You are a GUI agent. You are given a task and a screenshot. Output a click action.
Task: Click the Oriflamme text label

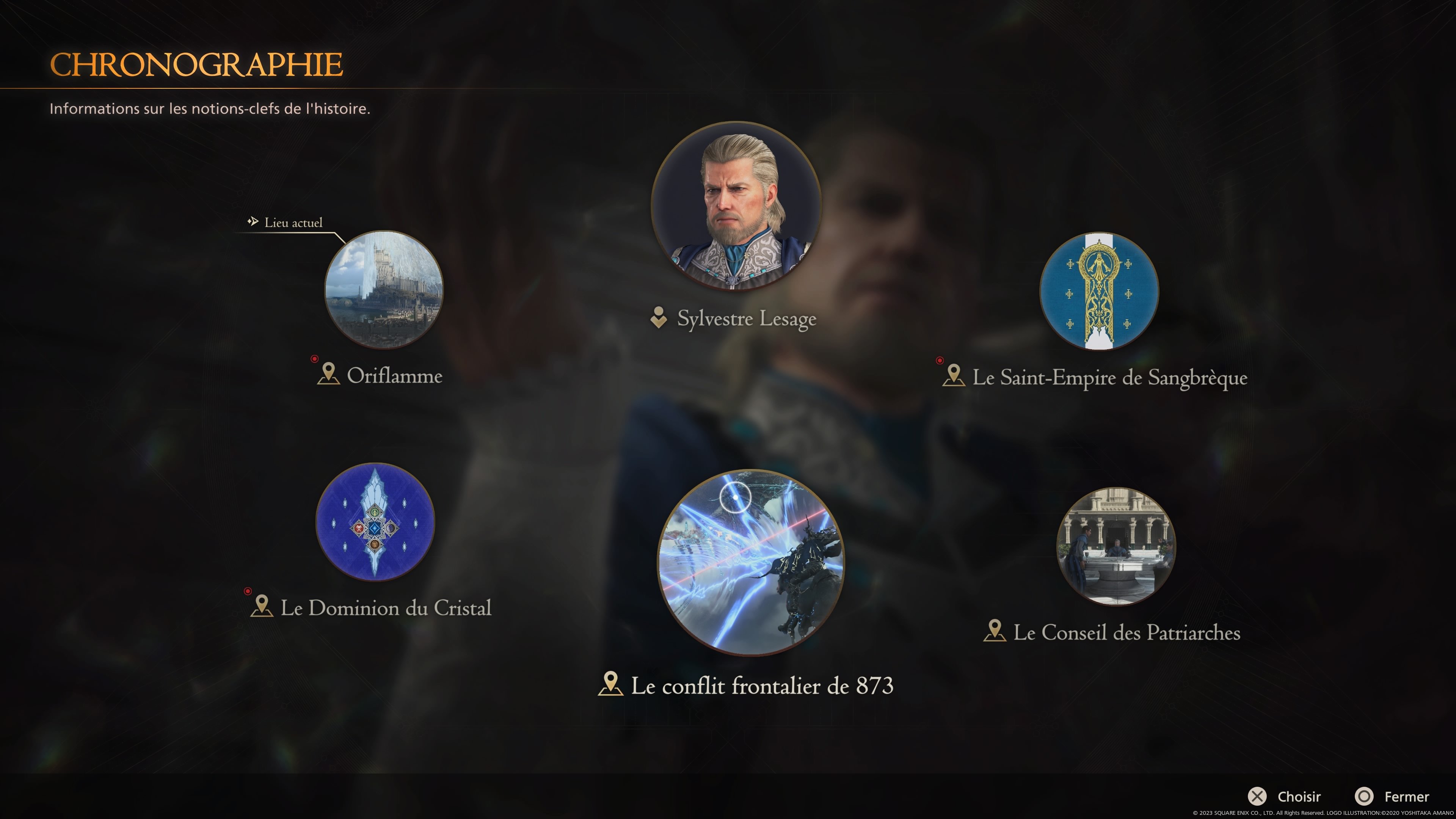(x=394, y=376)
